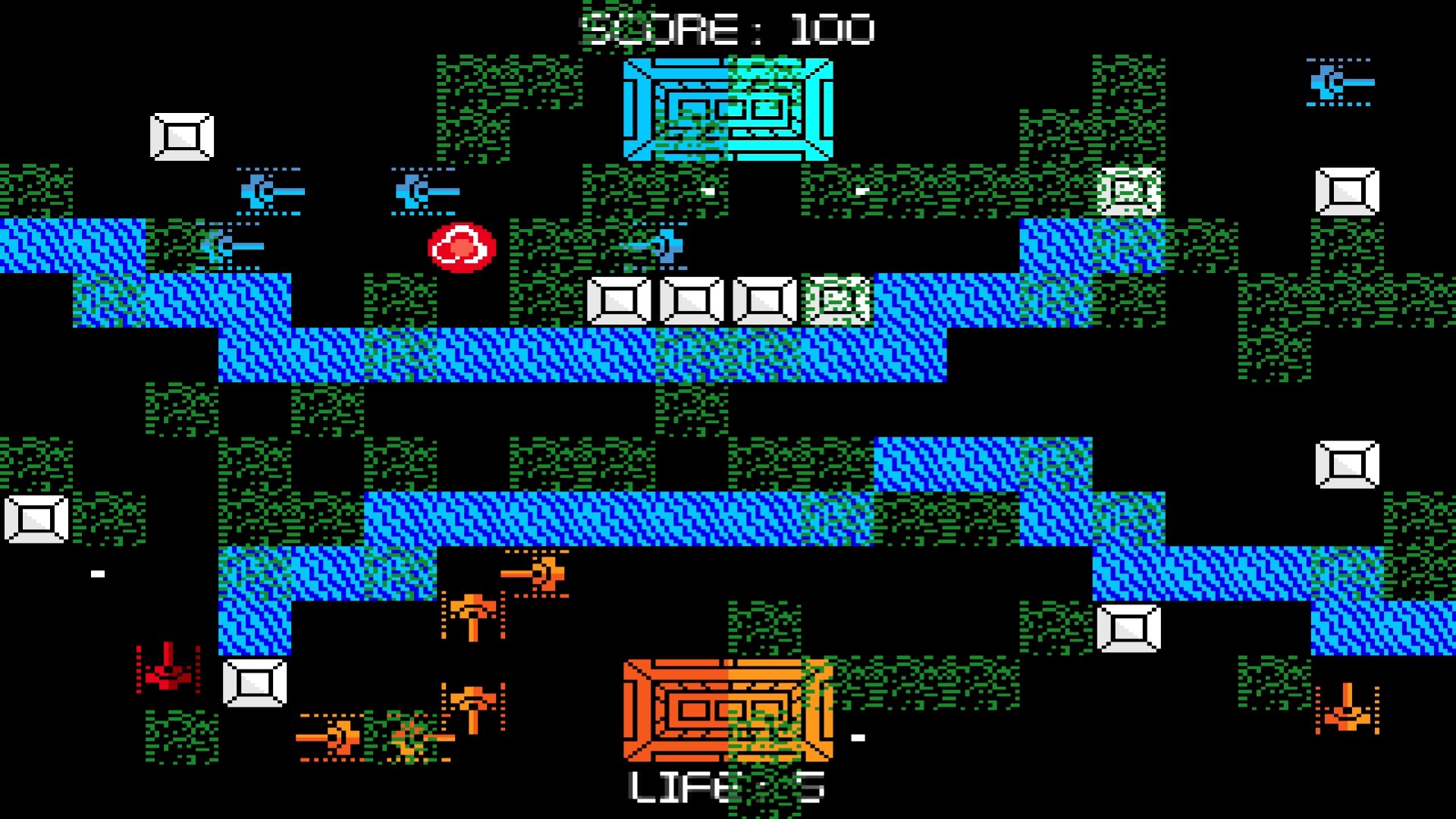Click the small white bullet on the left side
The image size is (1456, 819).
(x=96, y=573)
